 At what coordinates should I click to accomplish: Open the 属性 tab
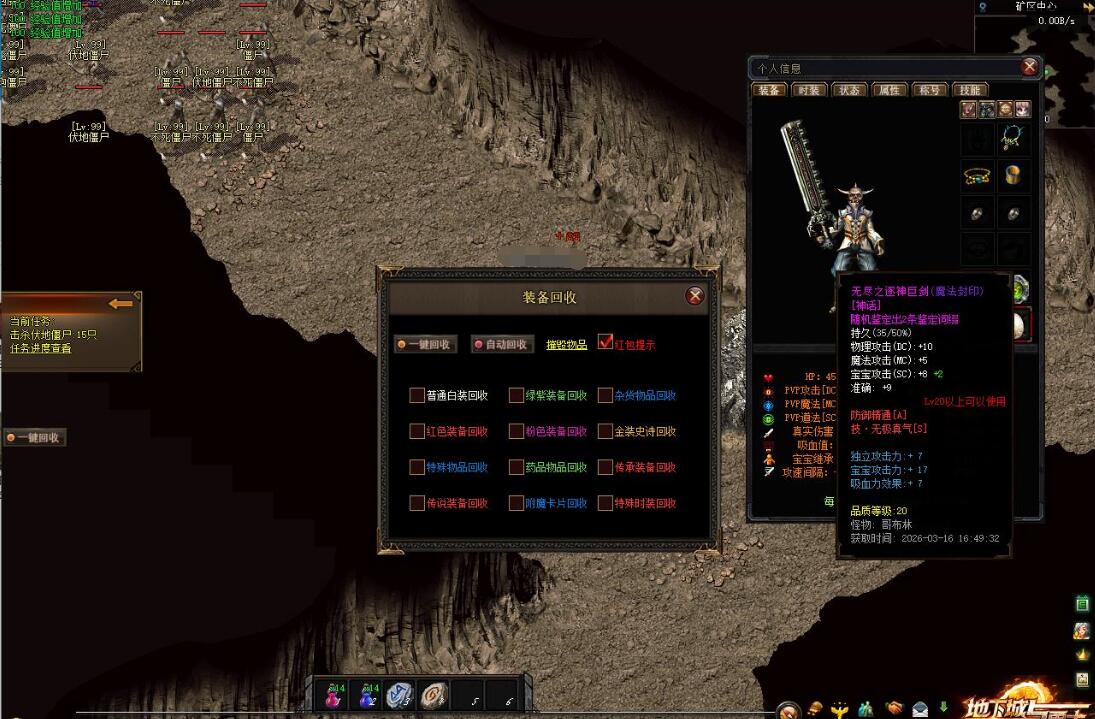[888, 90]
